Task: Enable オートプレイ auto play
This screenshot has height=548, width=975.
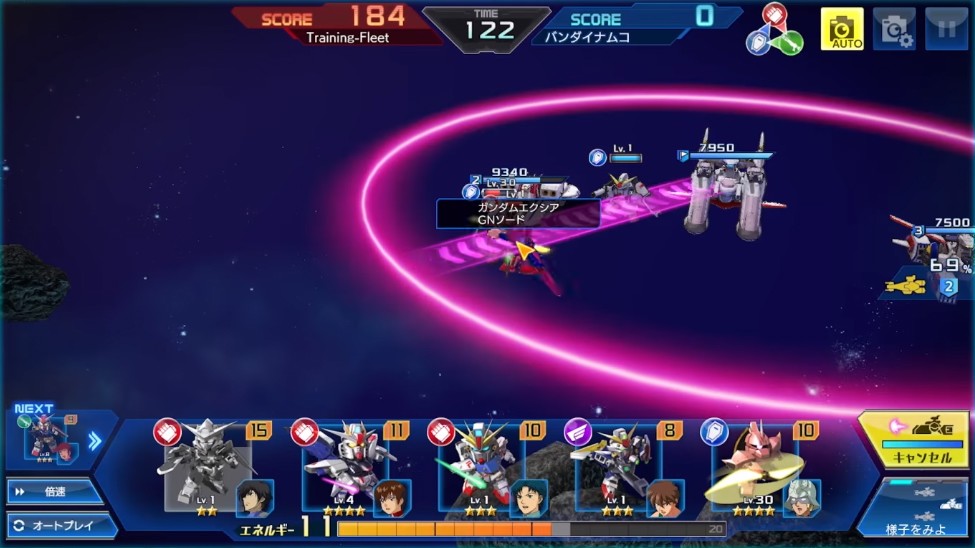Action: pos(60,525)
